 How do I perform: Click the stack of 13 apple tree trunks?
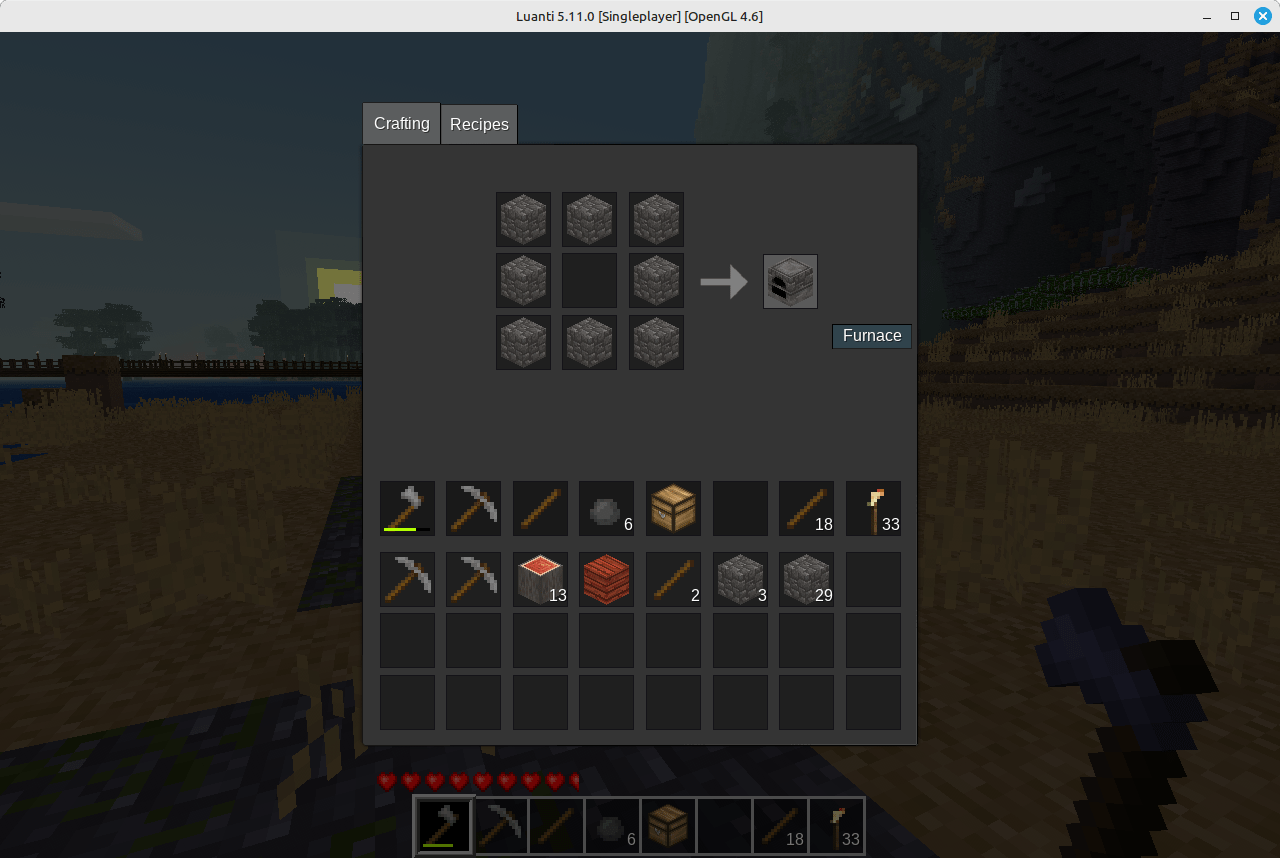[x=540, y=579]
